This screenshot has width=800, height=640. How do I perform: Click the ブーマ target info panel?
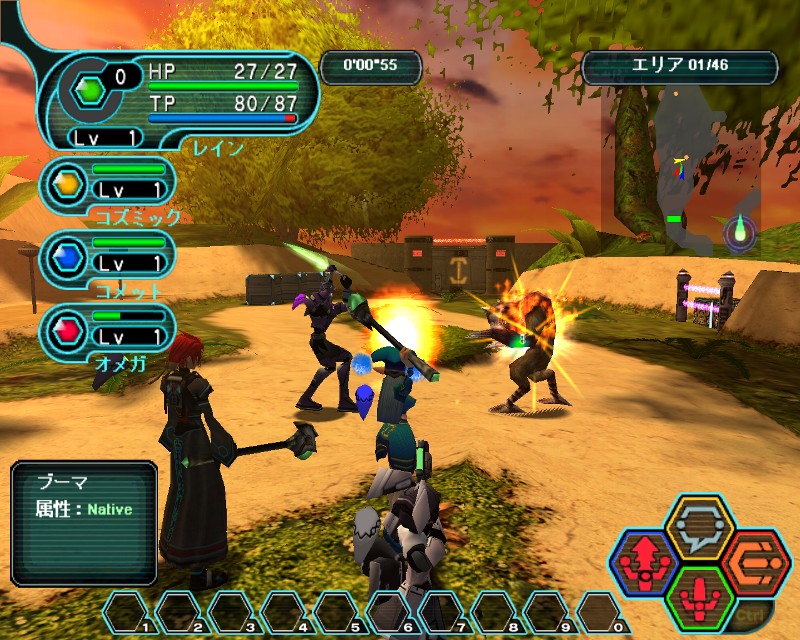(85, 522)
